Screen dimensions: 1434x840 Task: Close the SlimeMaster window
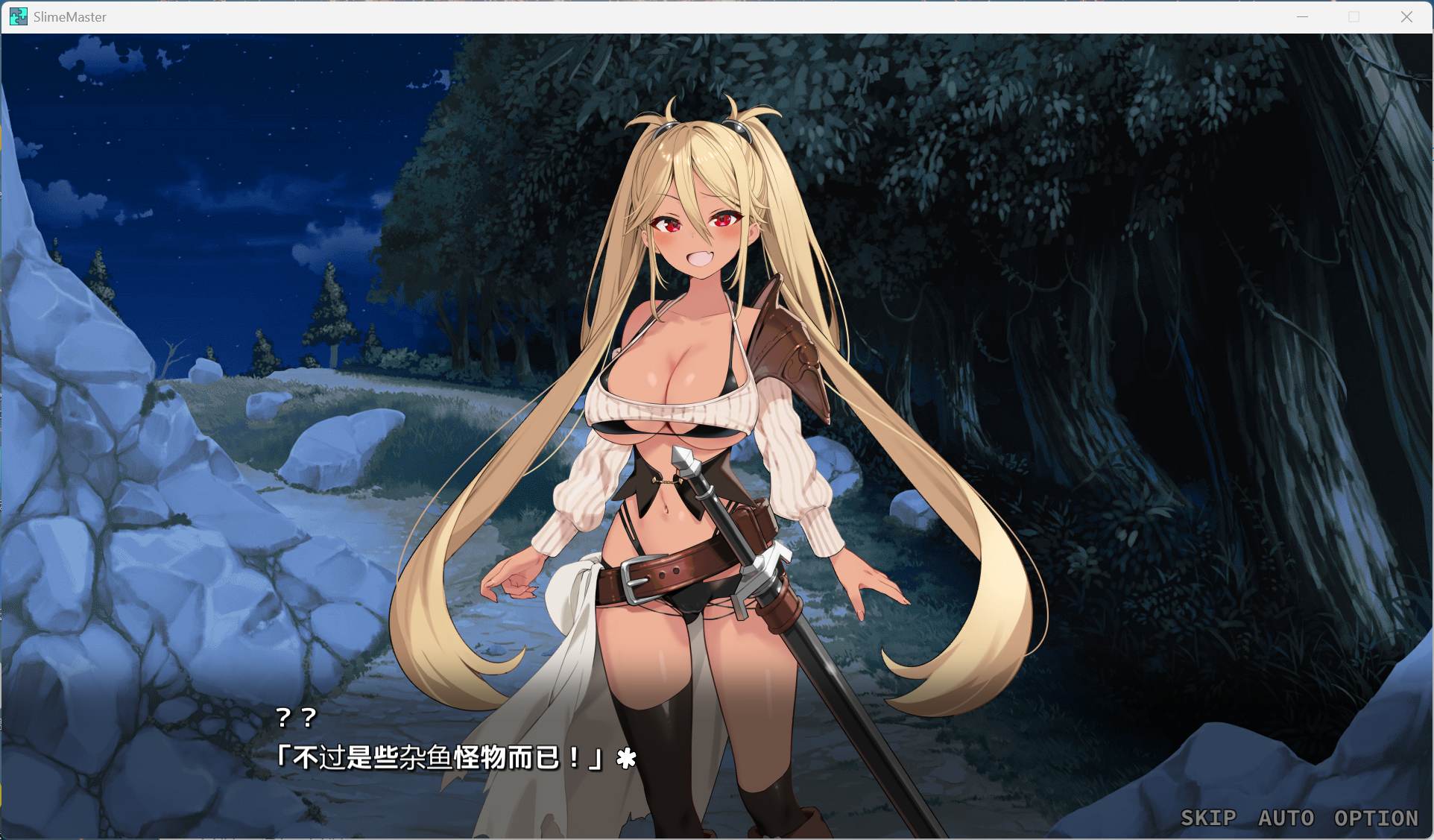1406,16
